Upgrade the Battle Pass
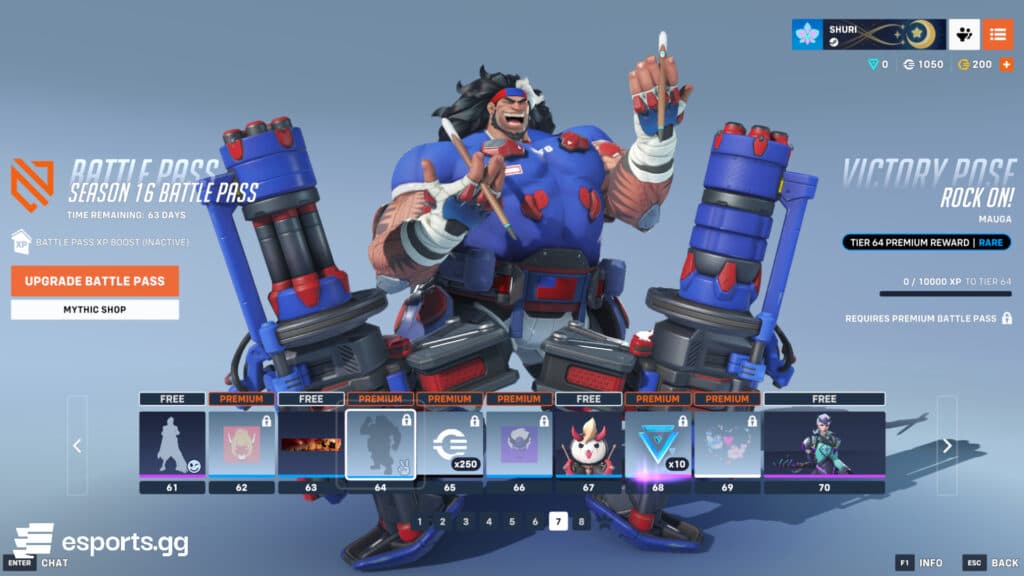1024x576 pixels. click(95, 281)
